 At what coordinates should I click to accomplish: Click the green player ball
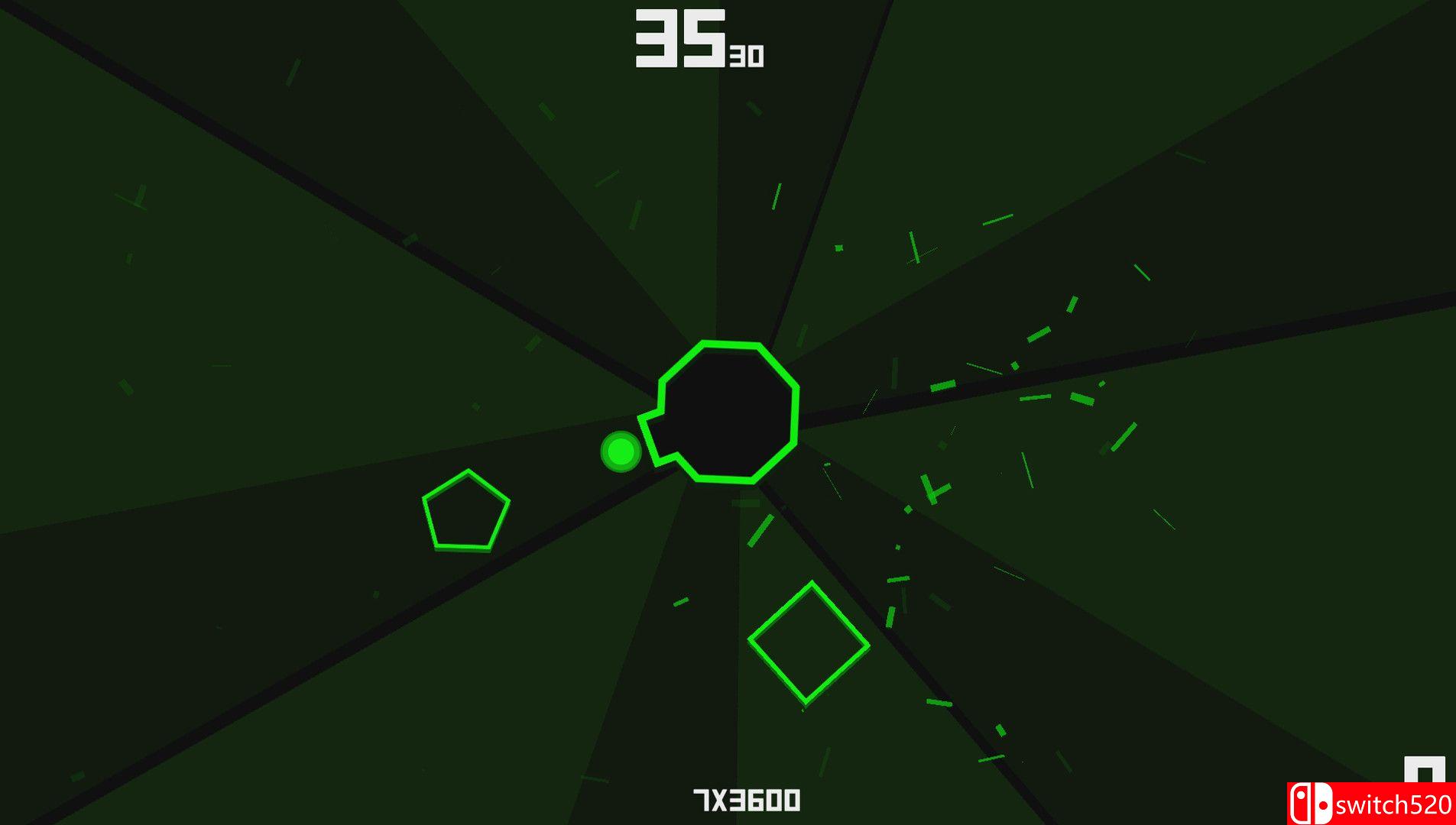point(619,451)
